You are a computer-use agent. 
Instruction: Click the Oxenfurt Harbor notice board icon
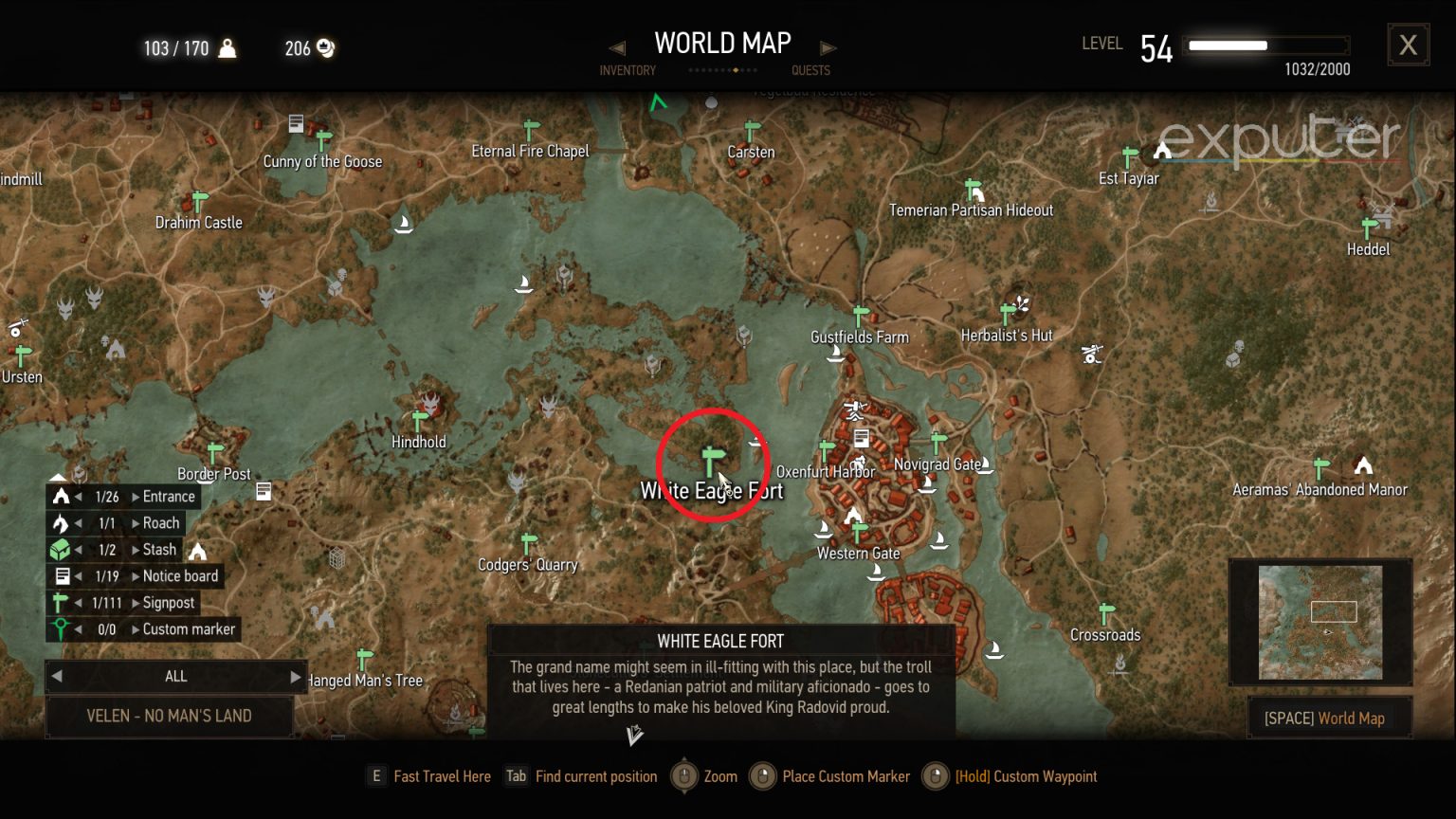click(861, 438)
